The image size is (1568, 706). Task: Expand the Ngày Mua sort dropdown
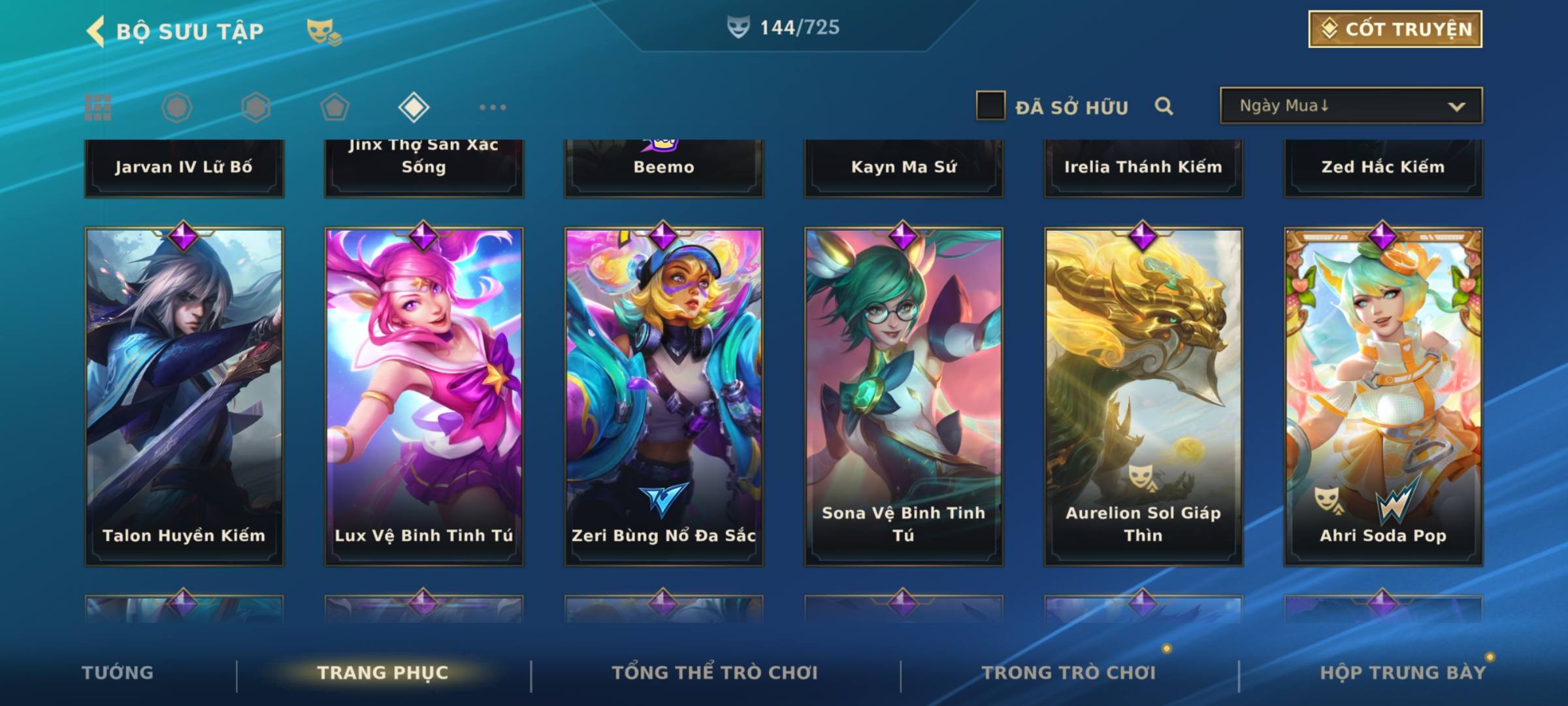pyautogui.click(x=1350, y=106)
